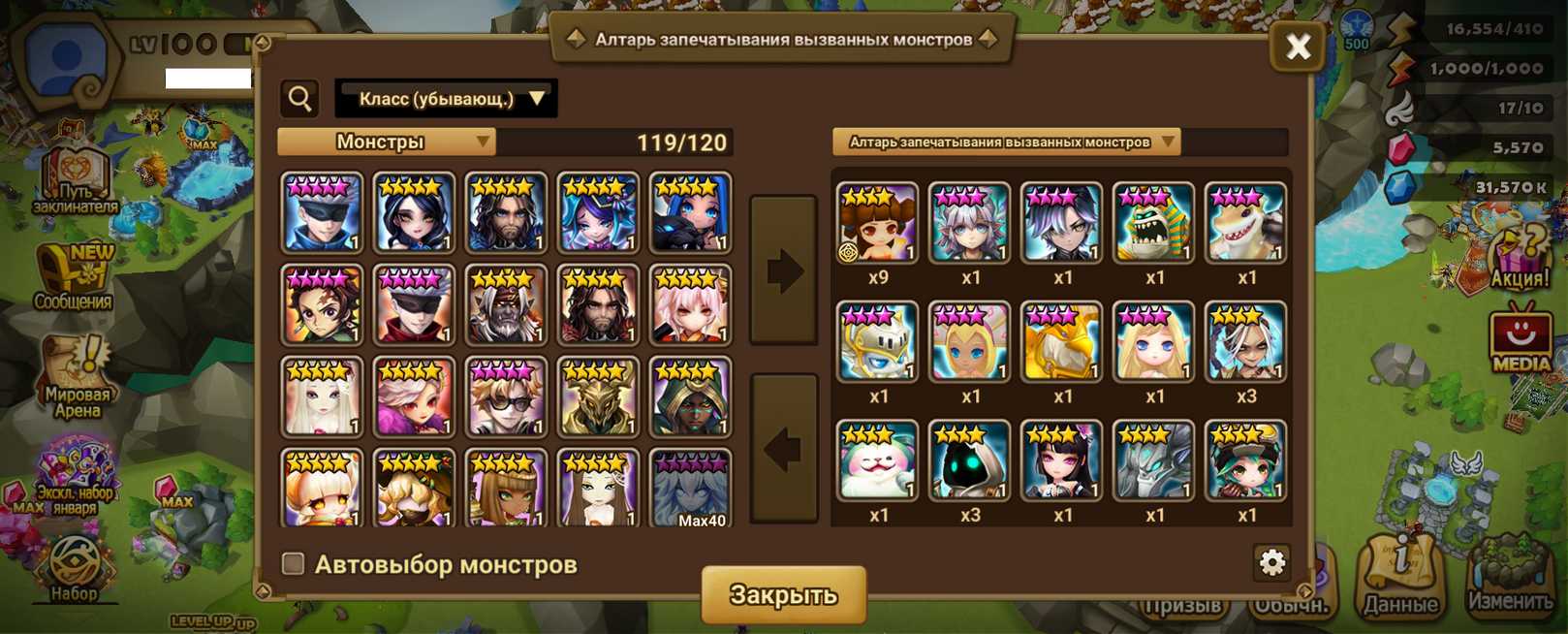Toggle the Автовыбор монстров checkbox
Viewport: 1568px width, 634px height.
tap(293, 563)
